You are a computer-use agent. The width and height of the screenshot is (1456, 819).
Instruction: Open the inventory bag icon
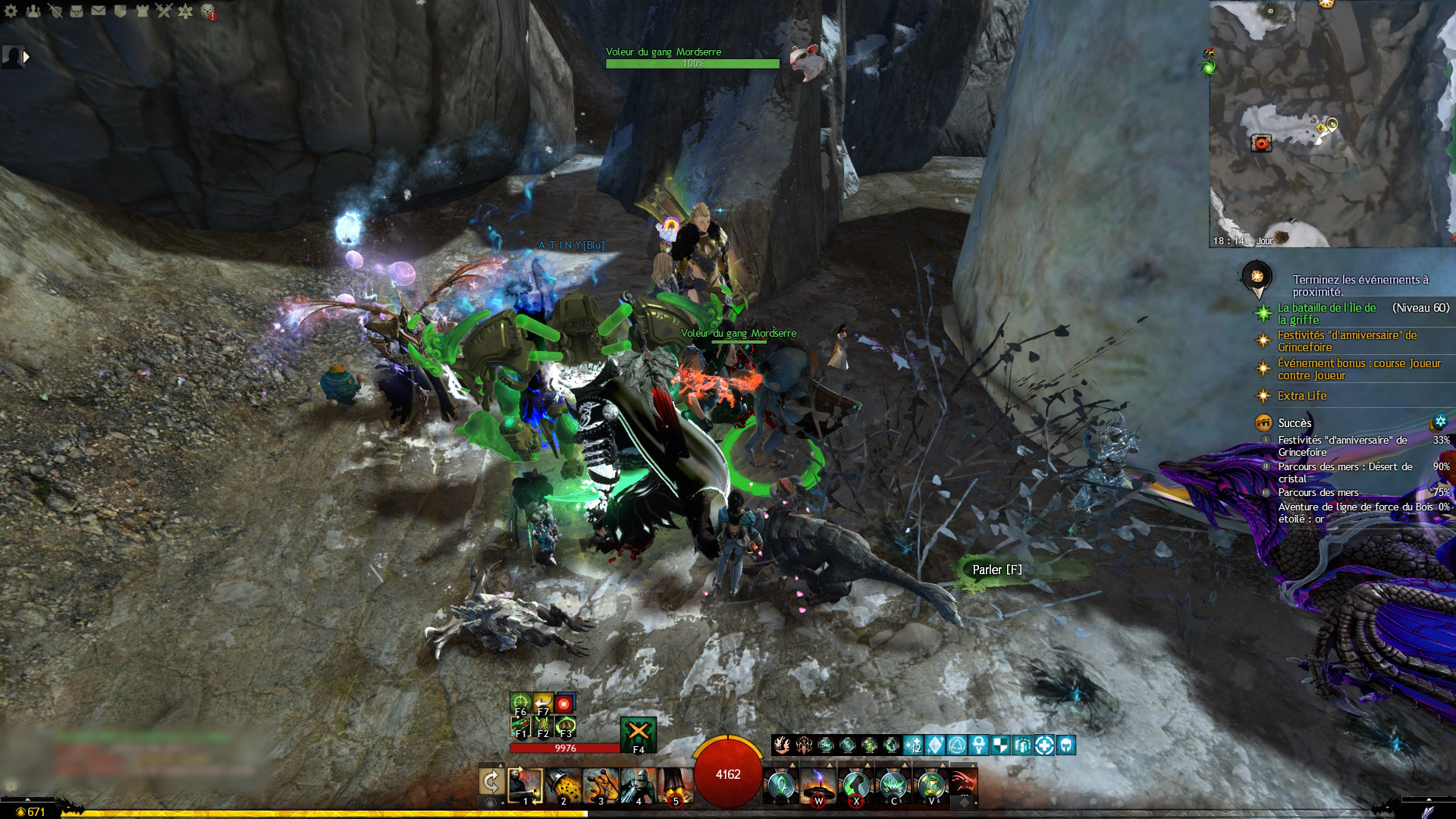(77, 11)
